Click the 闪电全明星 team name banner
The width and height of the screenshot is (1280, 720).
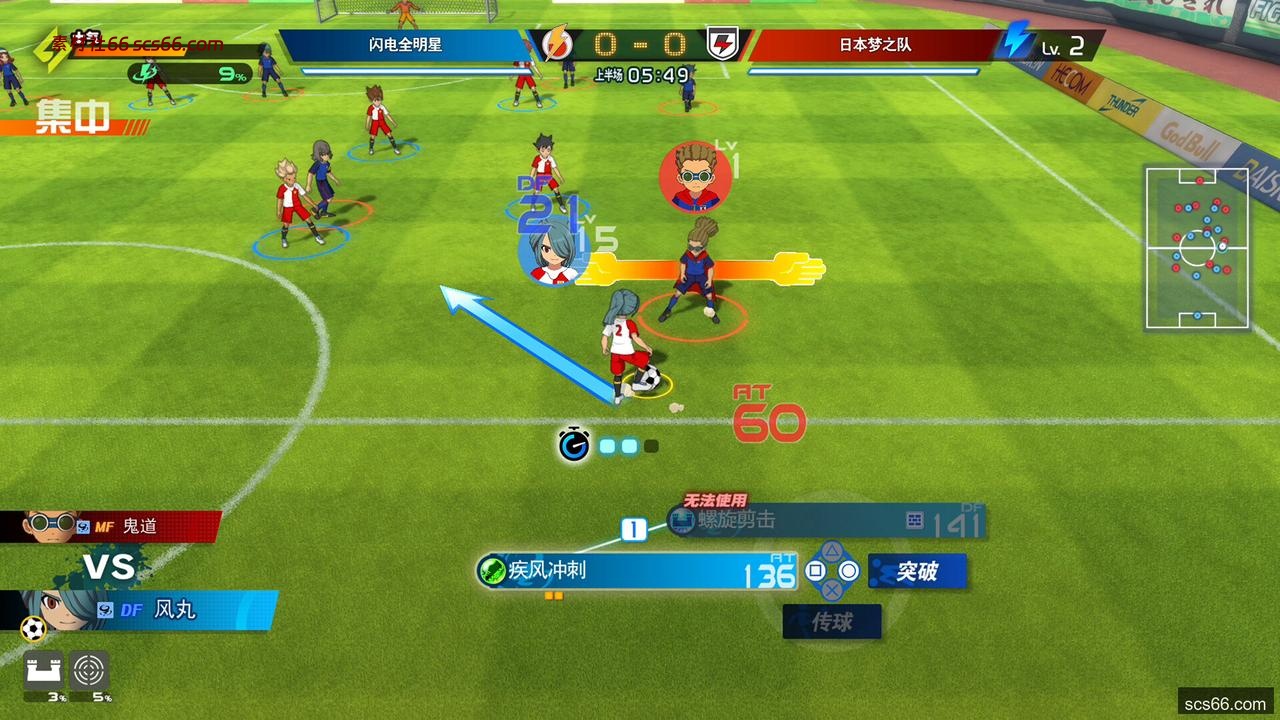click(404, 45)
